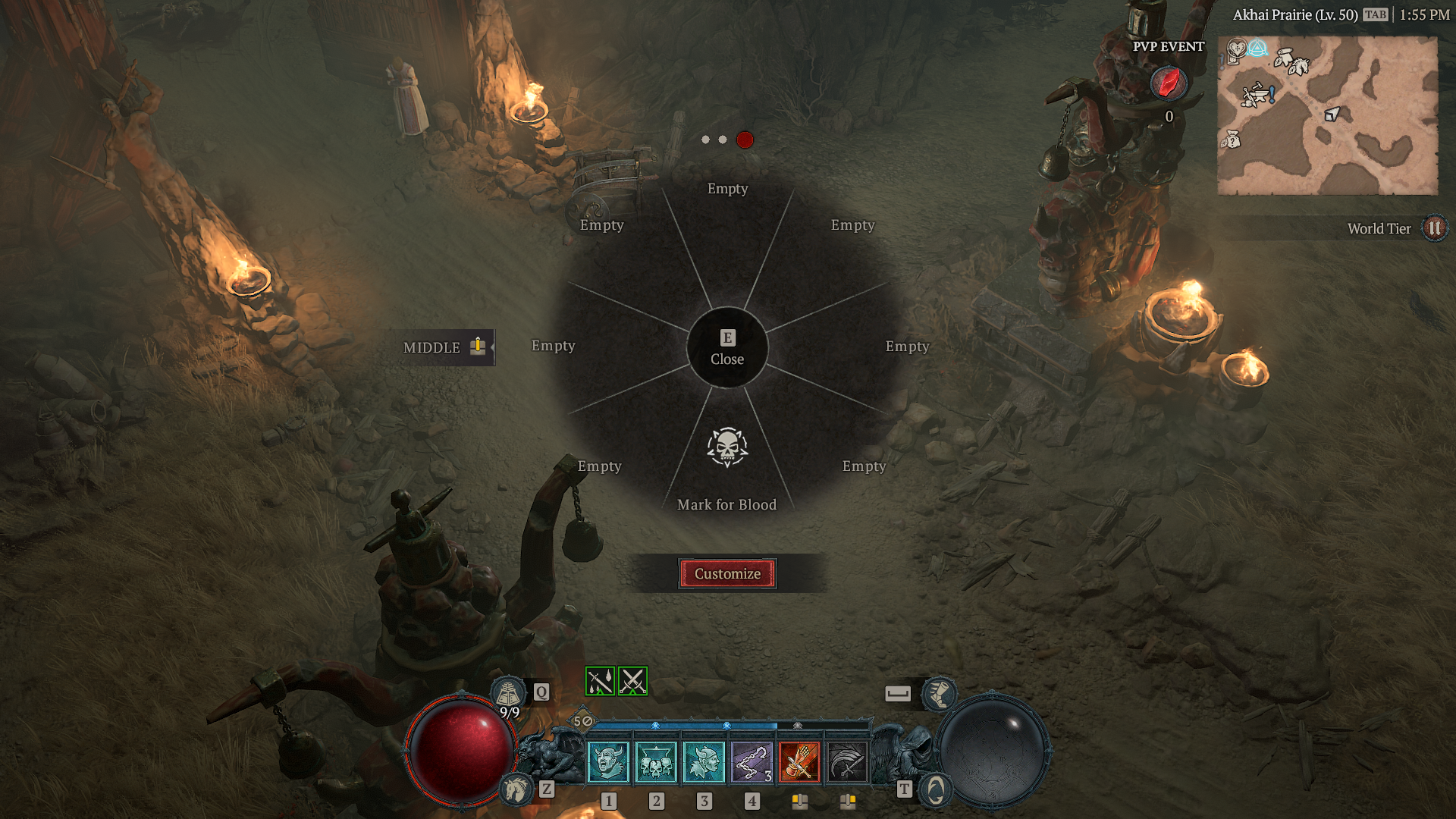The width and height of the screenshot is (1456, 819).
Task: Activate the shouting warrior skill in slot 1
Action: click(x=609, y=761)
